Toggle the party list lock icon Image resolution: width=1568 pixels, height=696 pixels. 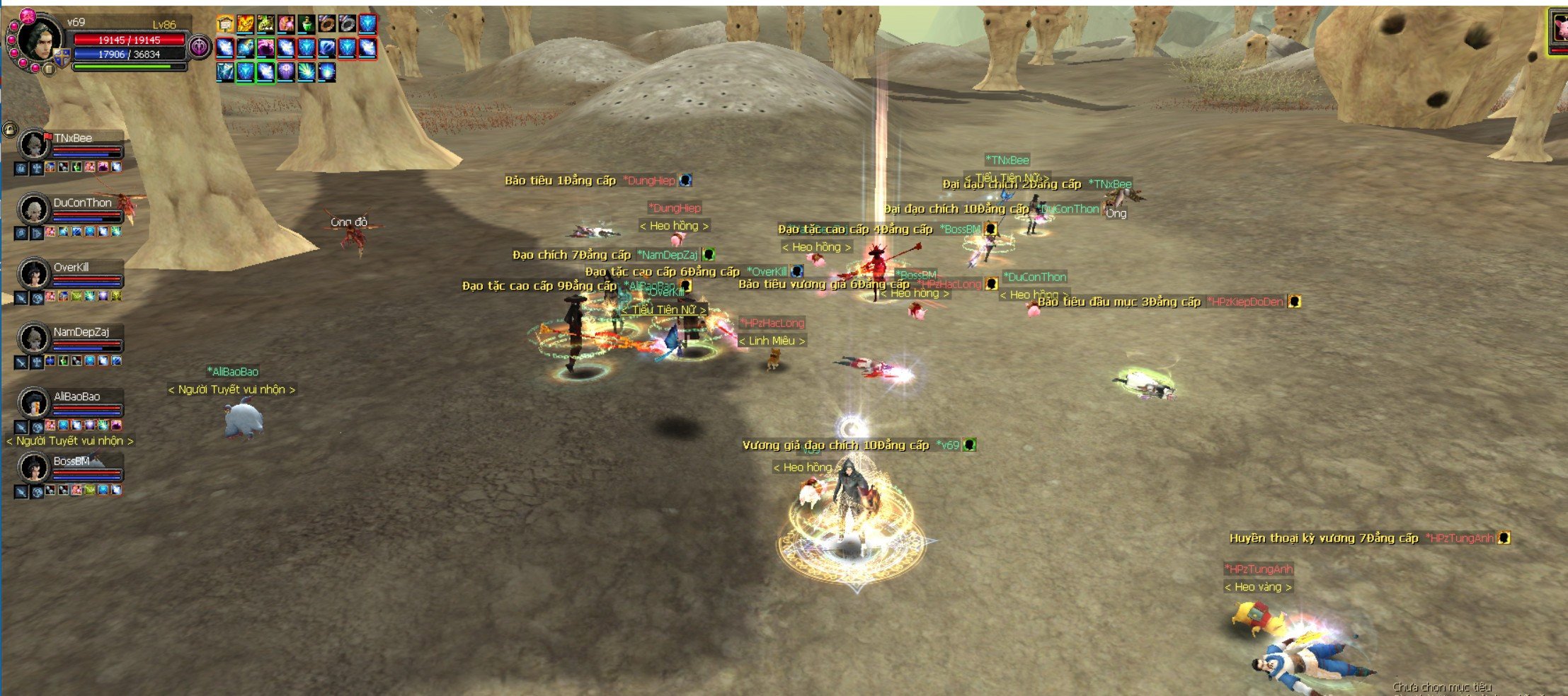9,130
